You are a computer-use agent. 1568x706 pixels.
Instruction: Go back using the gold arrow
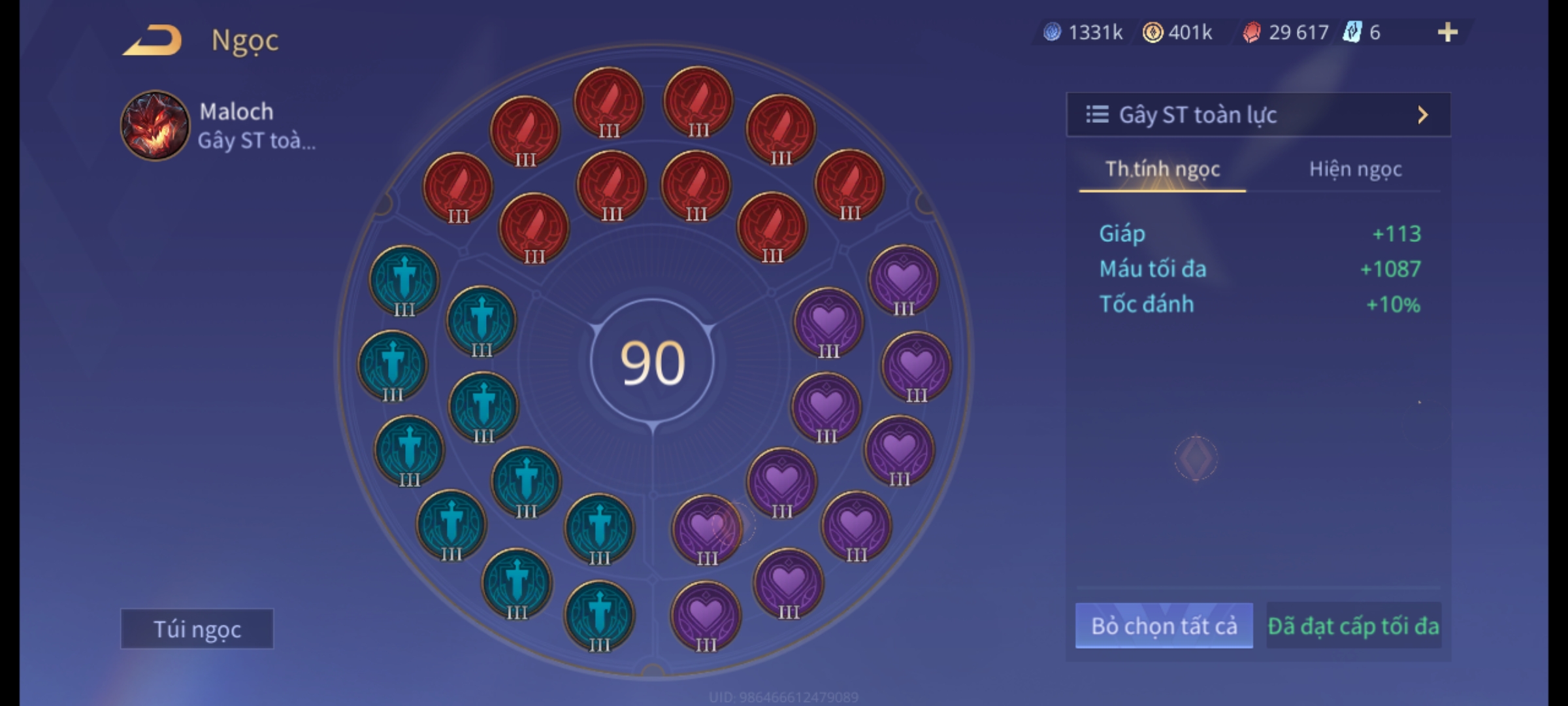pyautogui.click(x=152, y=40)
